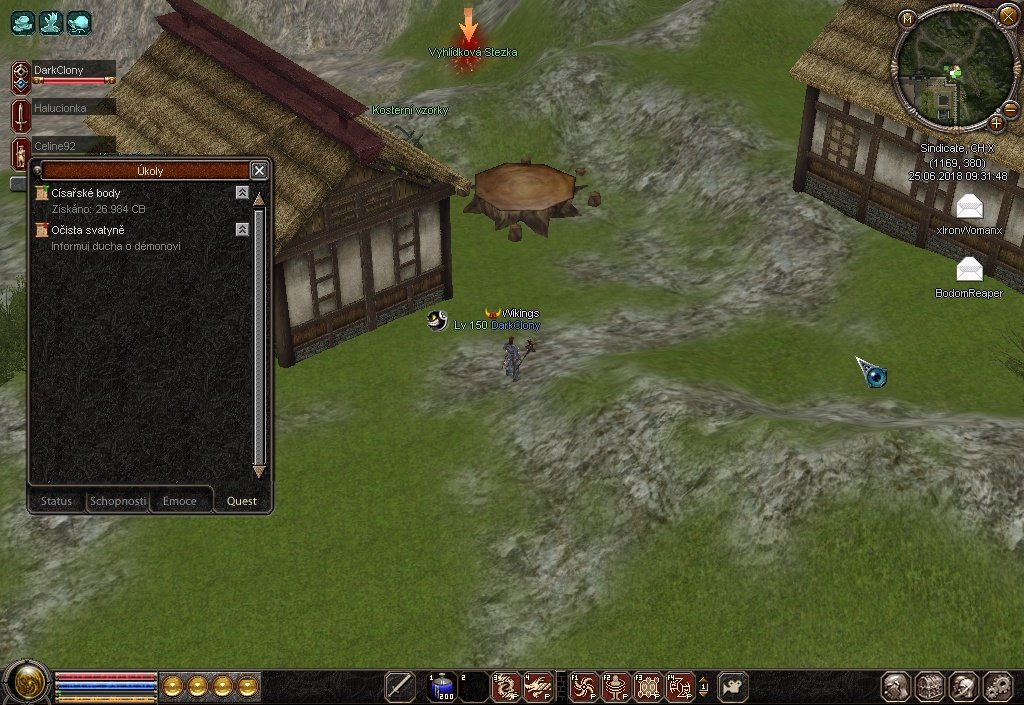Viewport: 1024px width, 705px height.
Task: Open the Schopnosti tab
Action: (x=118, y=501)
